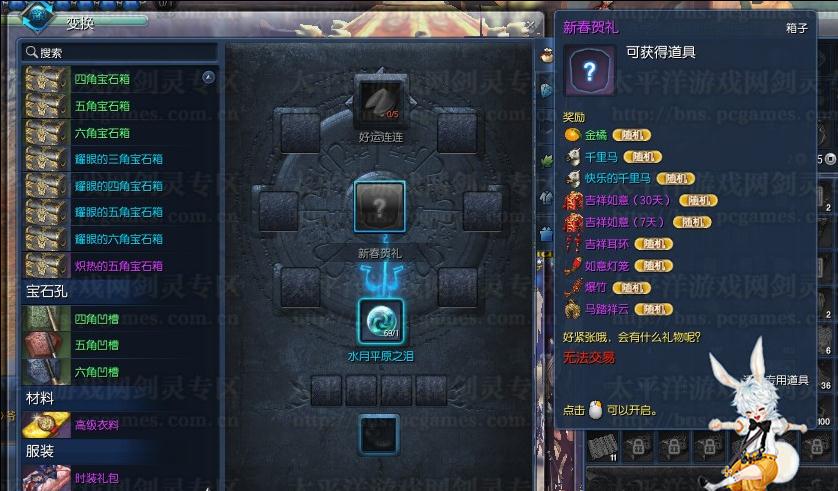The height and width of the screenshot is (491, 838).
Task: Select the 耀眼的五角宝石箱 row
Action: point(118,213)
